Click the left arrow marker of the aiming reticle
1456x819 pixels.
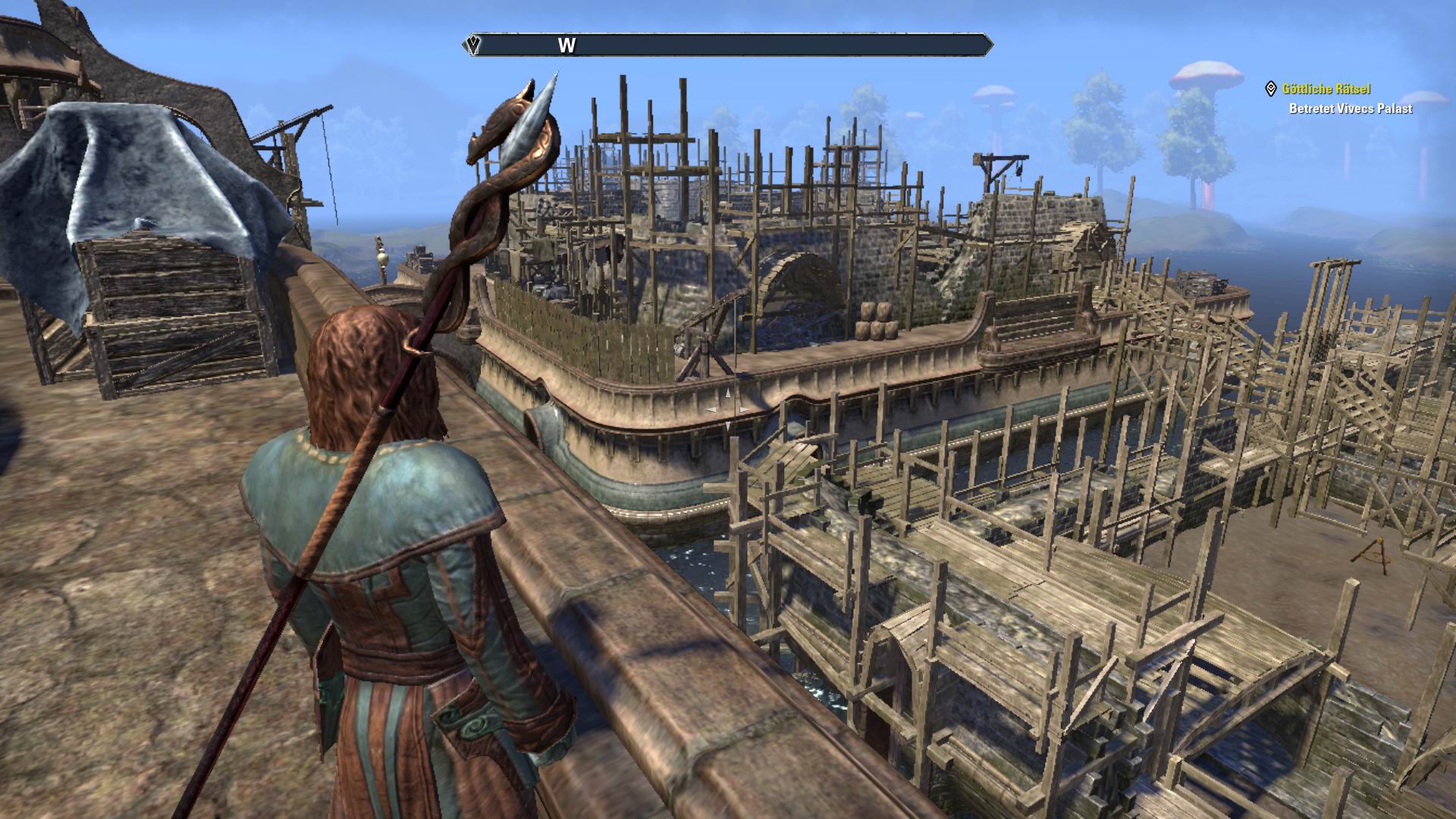[x=711, y=409]
